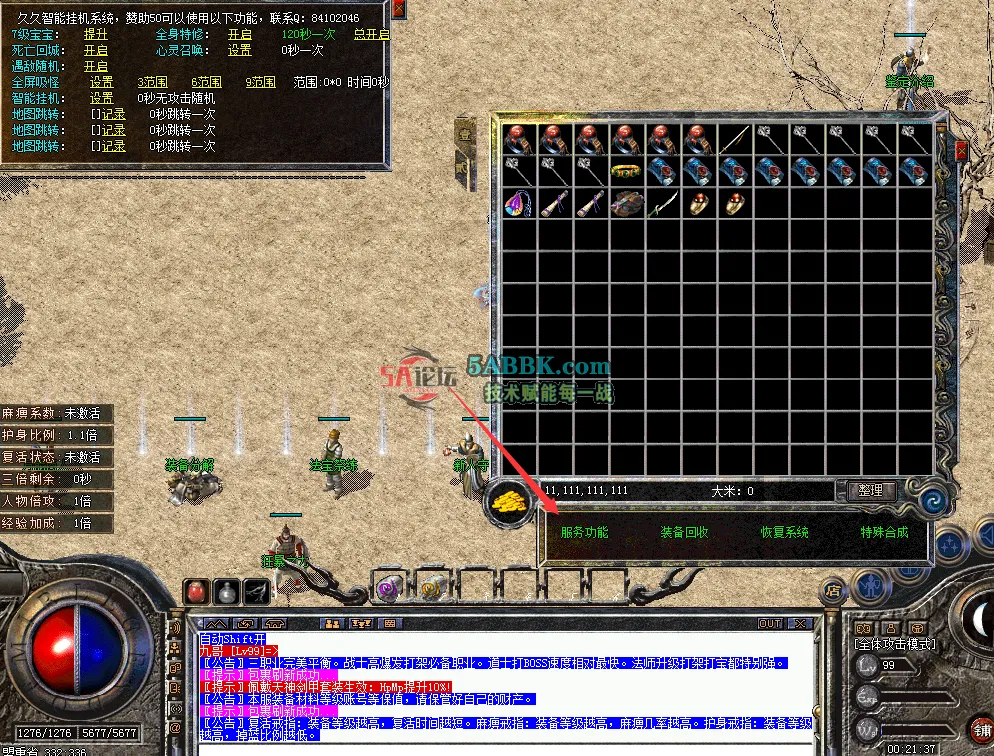Sort the bag with the 整理 button
This screenshot has width=994, height=756.
pyautogui.click(x=870, y=490)
